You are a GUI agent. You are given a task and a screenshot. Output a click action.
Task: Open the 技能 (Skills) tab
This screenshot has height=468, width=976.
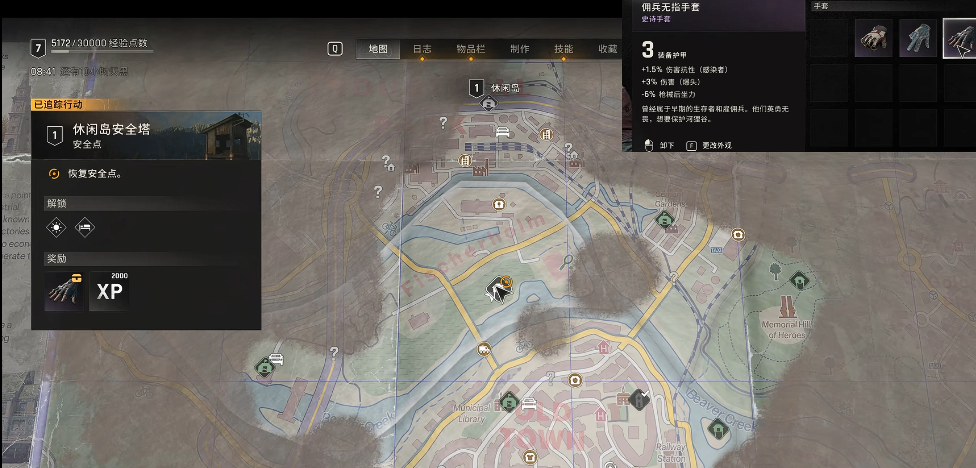pyautogui.click(x=563, y=48)
